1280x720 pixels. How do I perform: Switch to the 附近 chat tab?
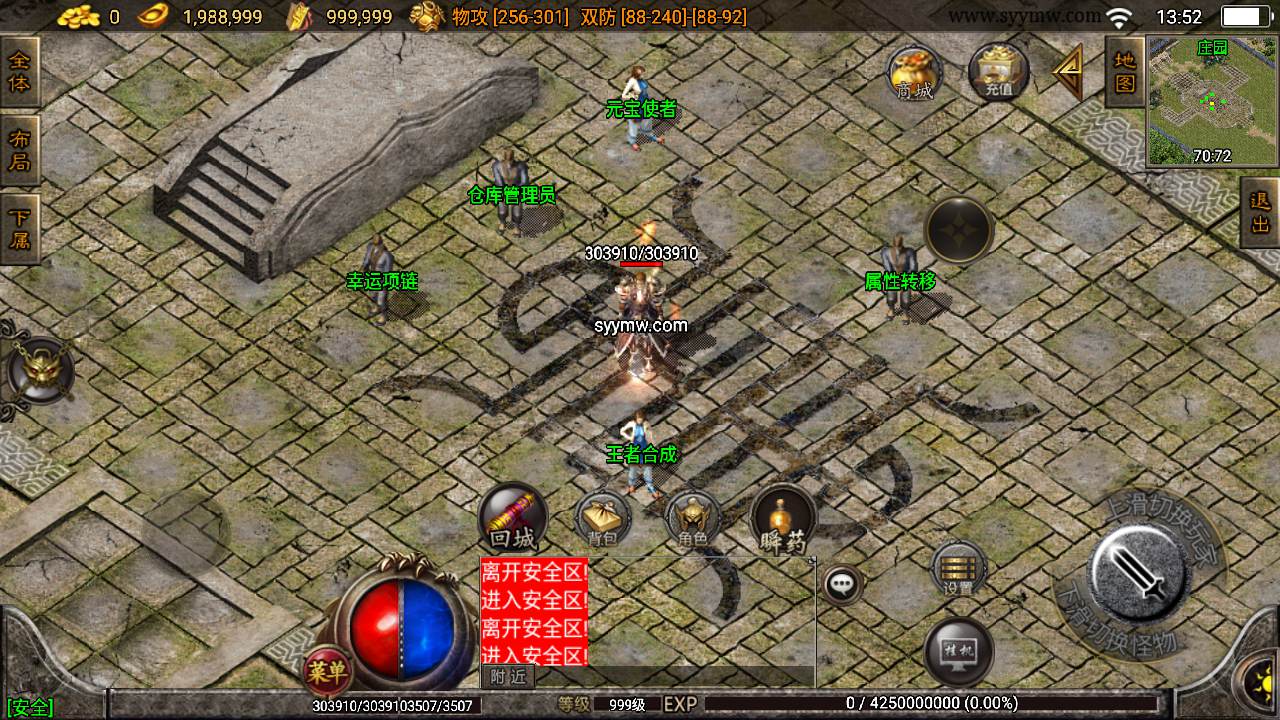(x=508, y=677)
